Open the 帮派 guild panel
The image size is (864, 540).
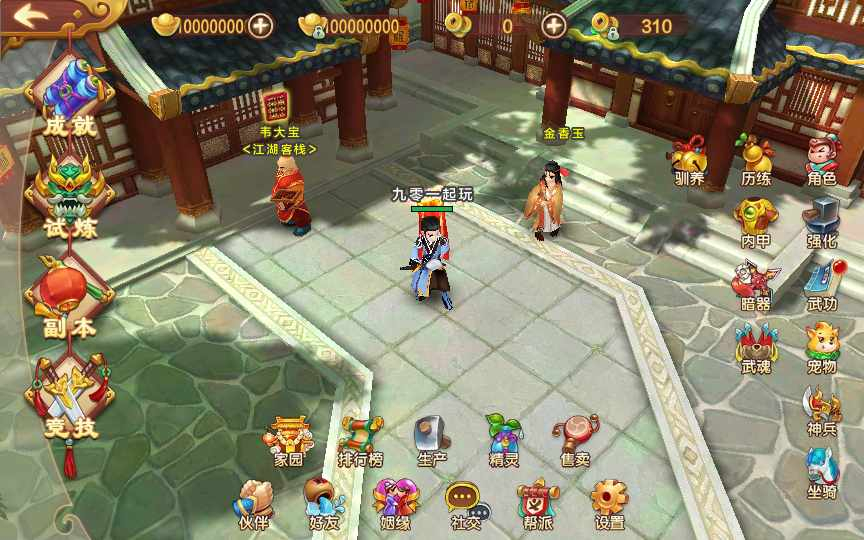tap(537, 503)
